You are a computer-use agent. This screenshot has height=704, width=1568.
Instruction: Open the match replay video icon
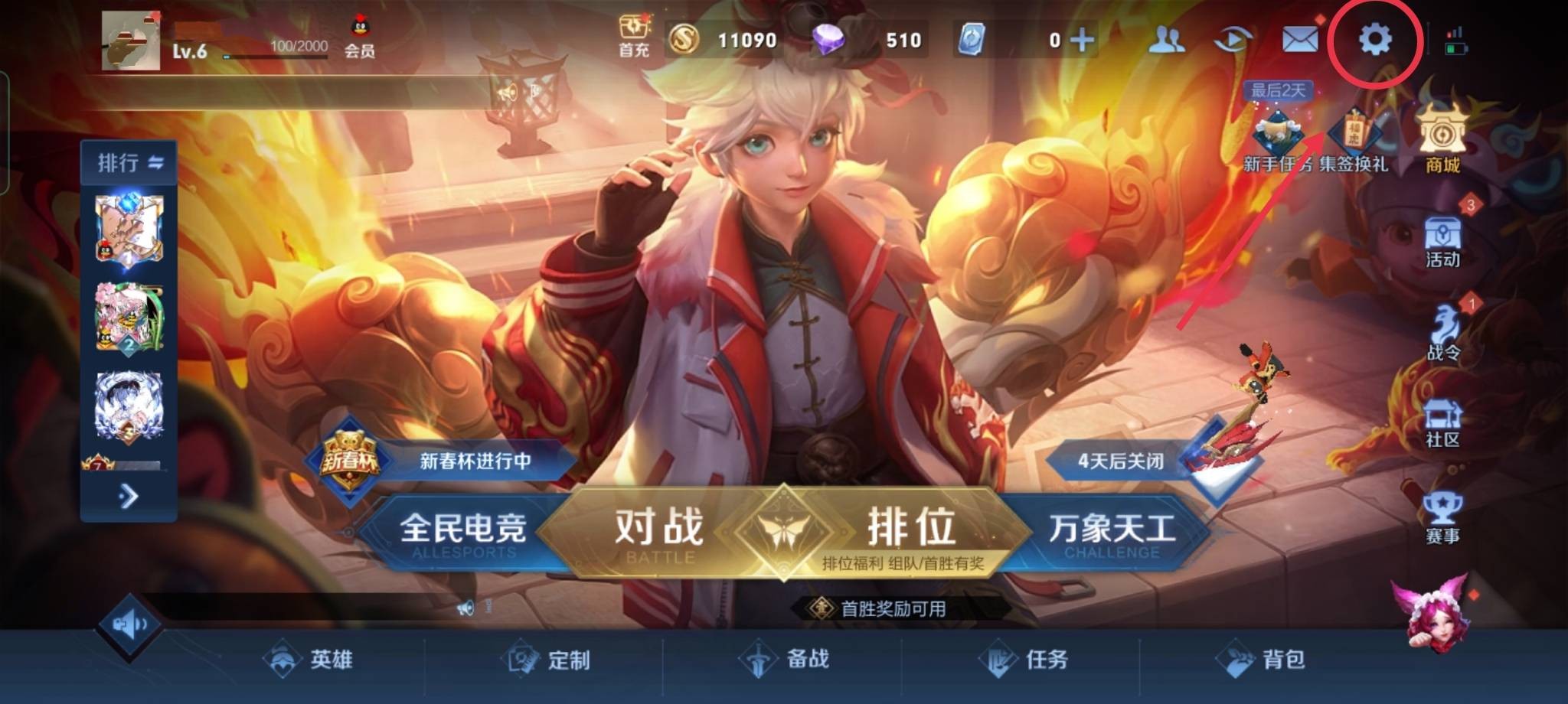1233,40
